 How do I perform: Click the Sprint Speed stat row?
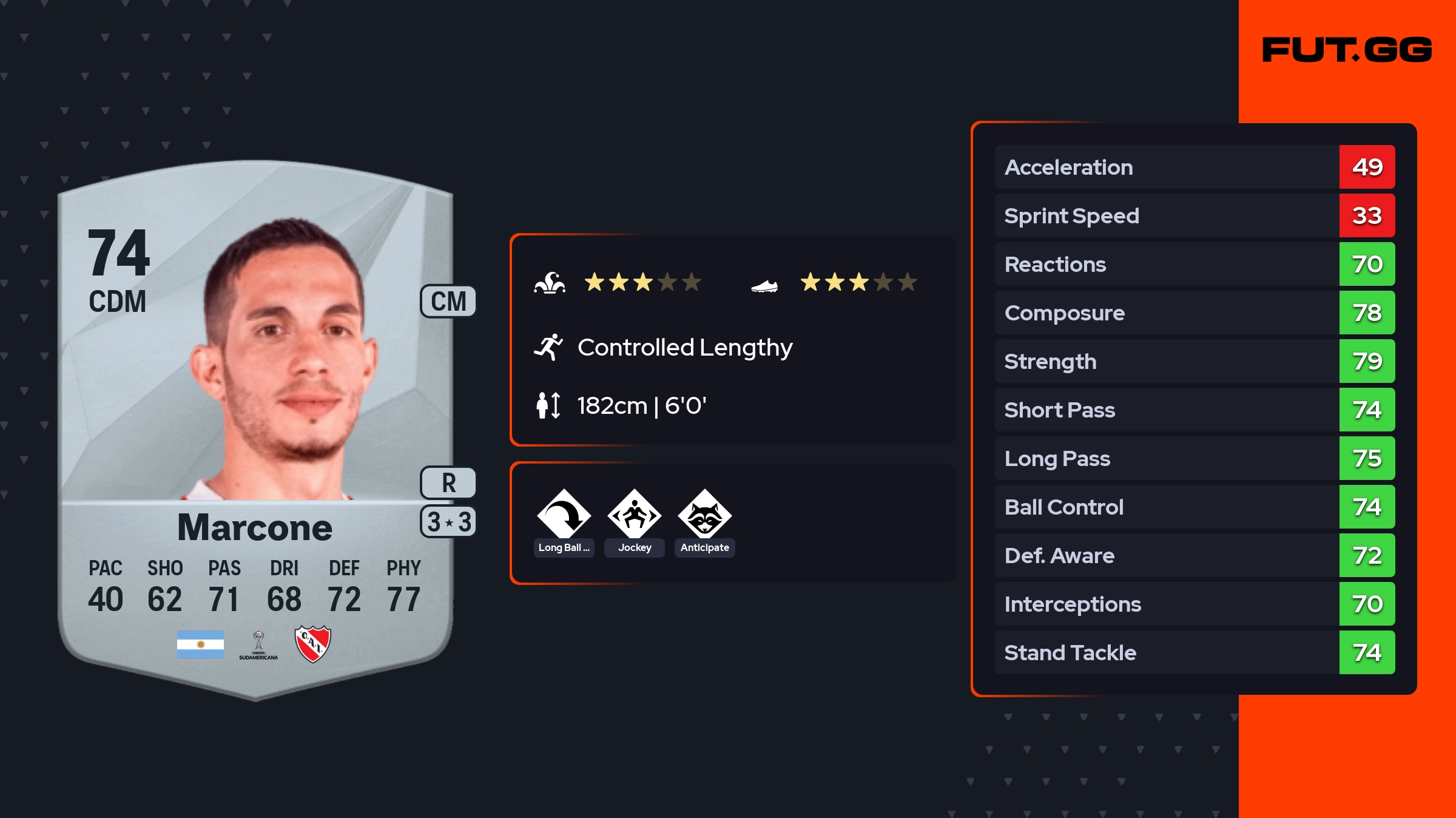pyautogui.click(x=1194, y=215)
